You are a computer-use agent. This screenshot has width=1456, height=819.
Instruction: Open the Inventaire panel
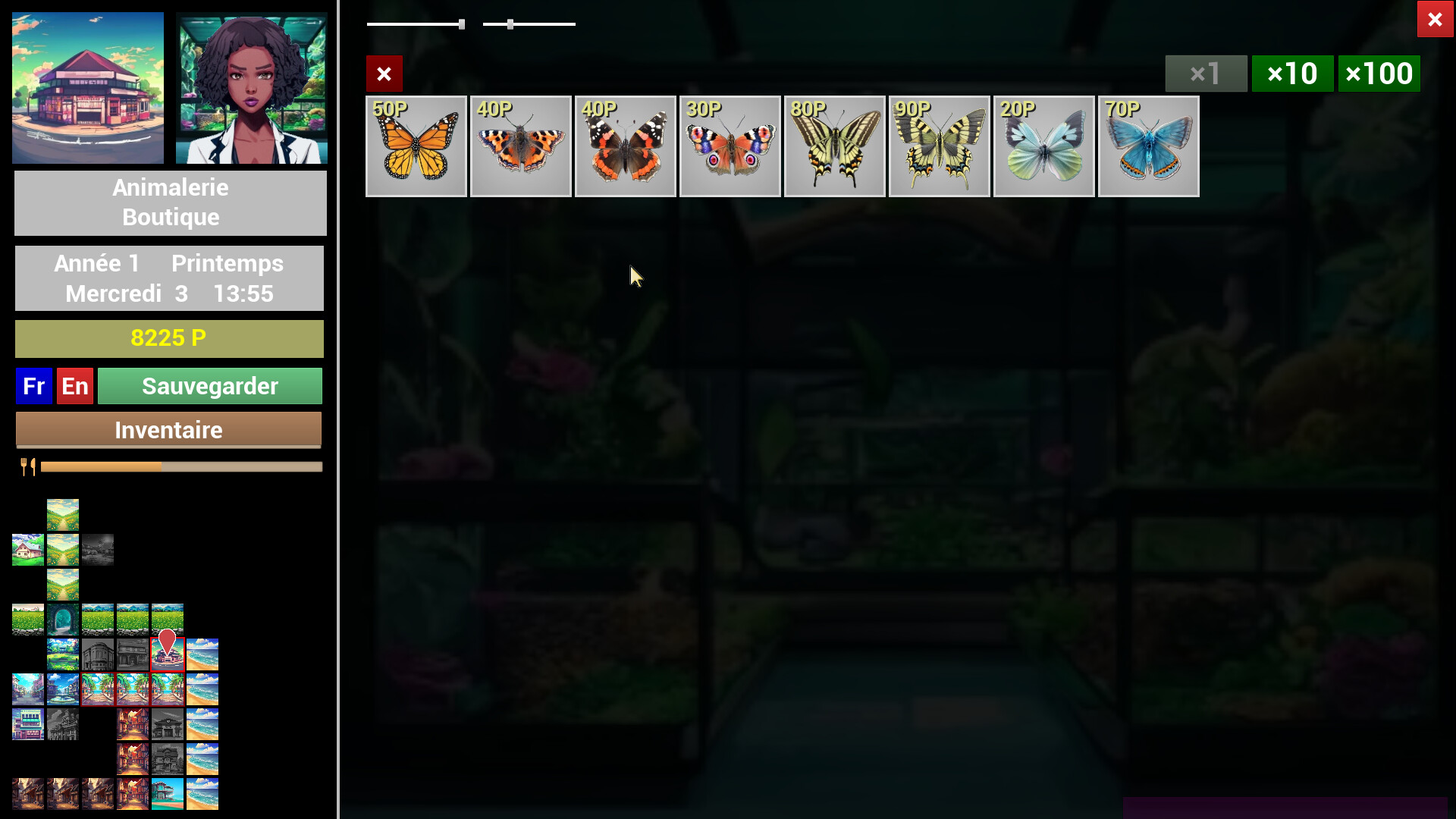(x=168, y=430)
